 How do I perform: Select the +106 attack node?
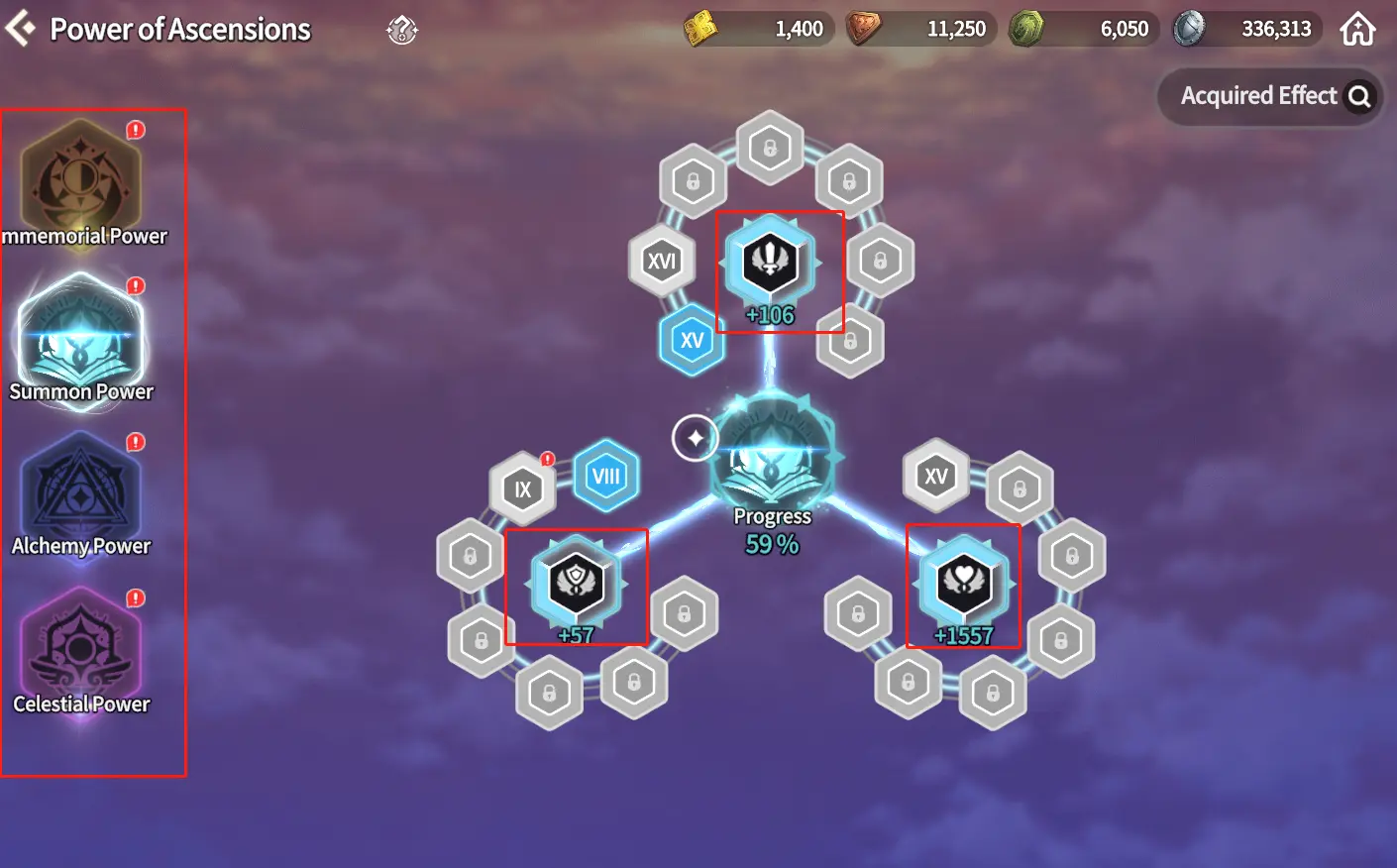[x=771, y=263]
